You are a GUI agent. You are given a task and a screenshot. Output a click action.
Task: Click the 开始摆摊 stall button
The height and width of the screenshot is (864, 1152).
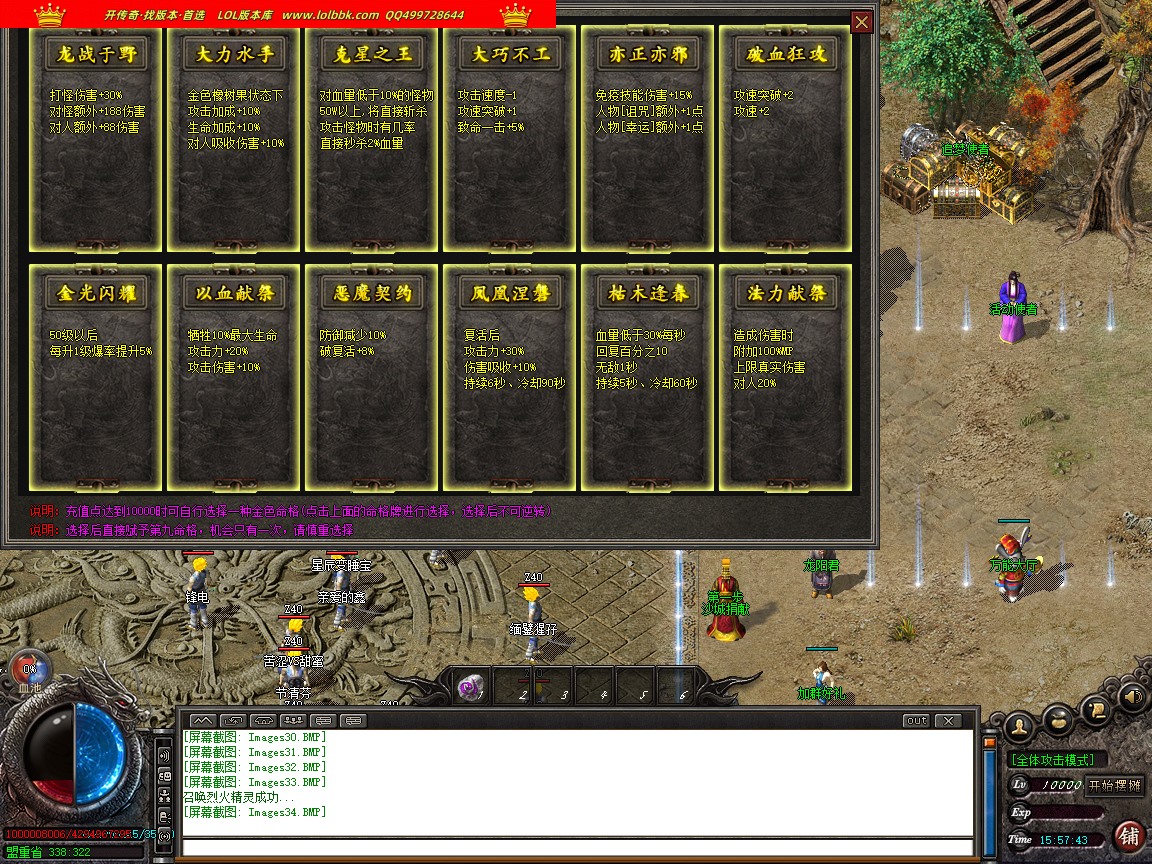coord(1115,785)
